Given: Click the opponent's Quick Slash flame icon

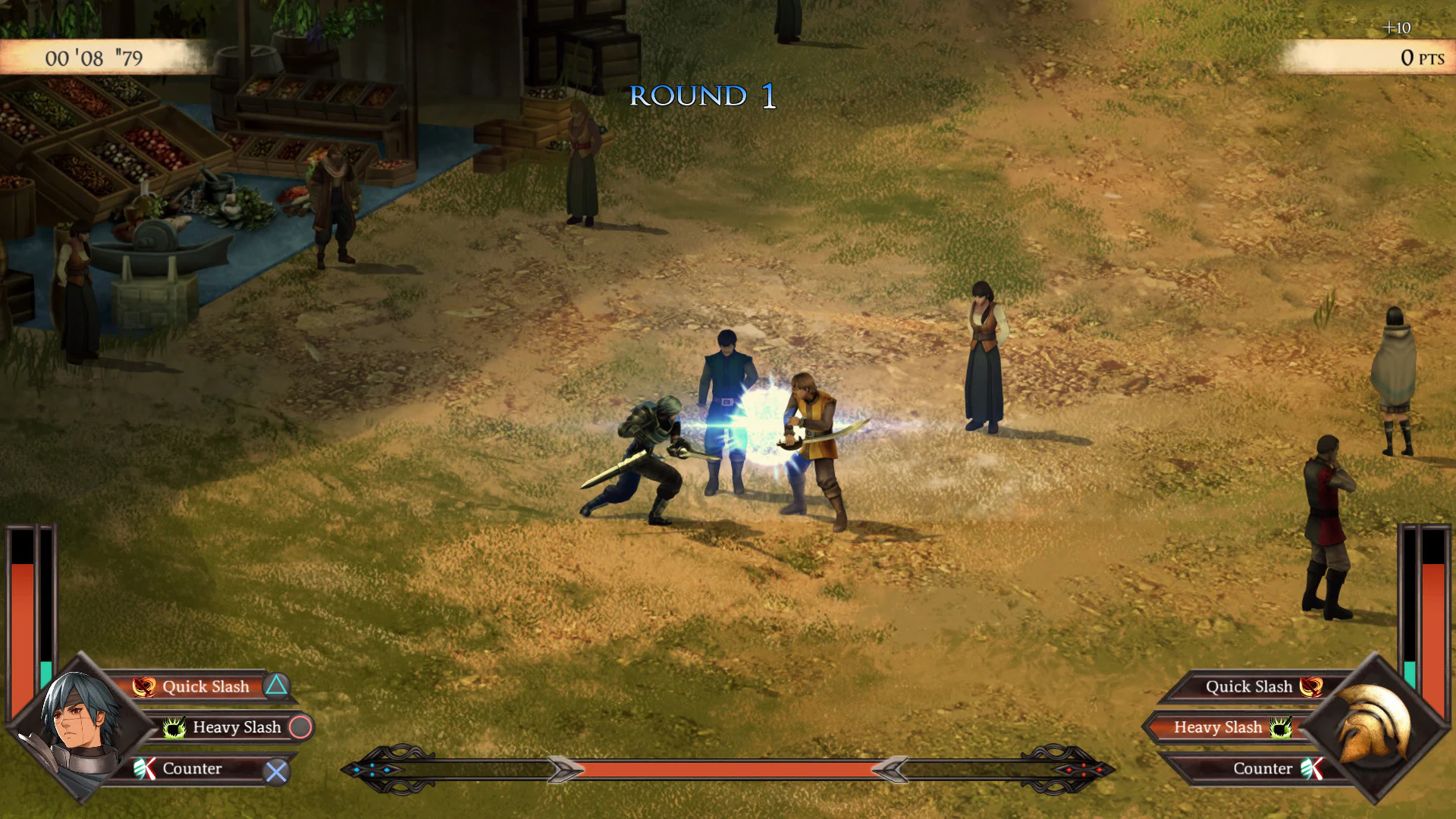Looking at the screenshot, I should (1311, 686).
